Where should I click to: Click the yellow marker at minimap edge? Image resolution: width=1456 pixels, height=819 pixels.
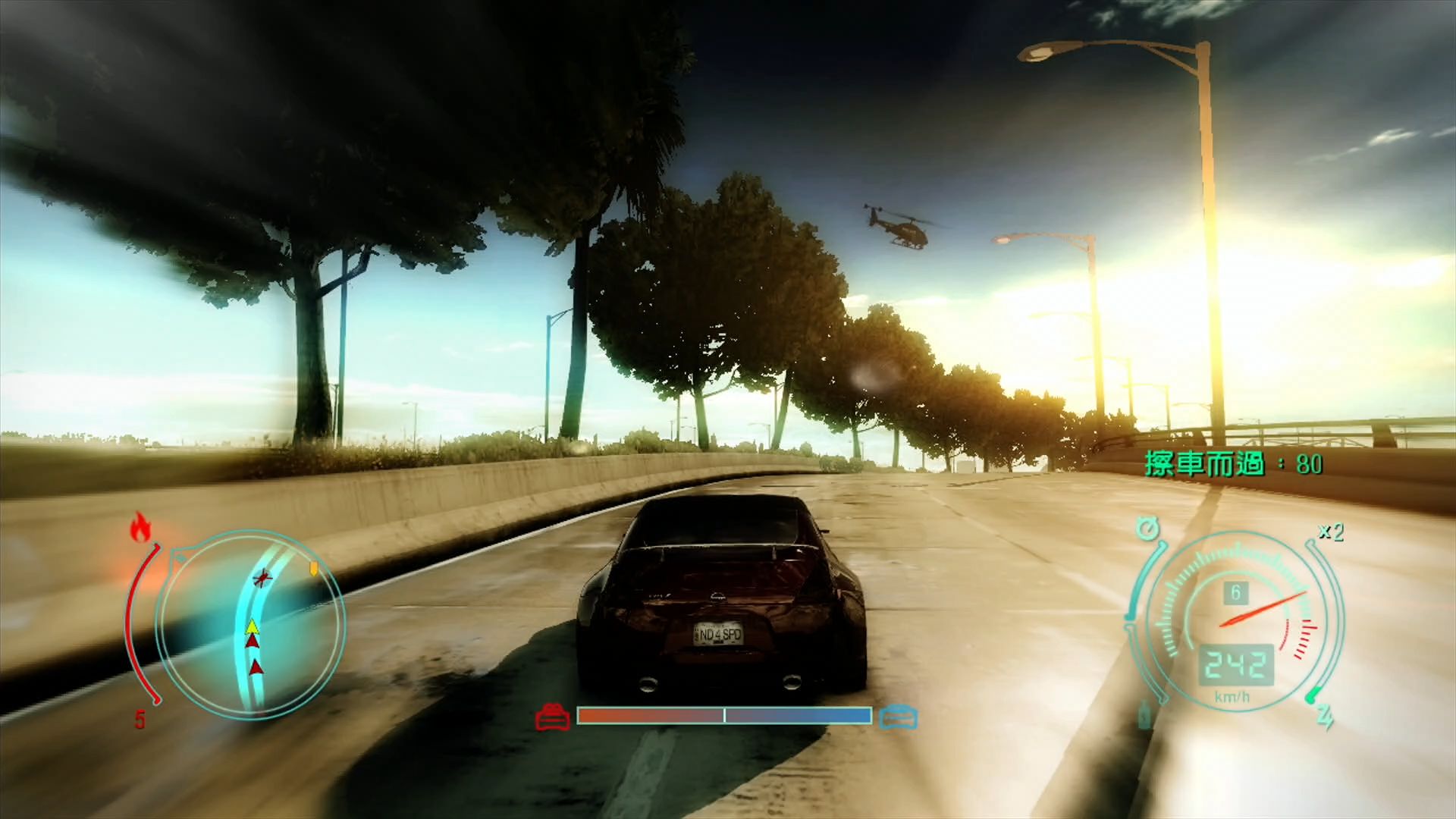[313, 568]
